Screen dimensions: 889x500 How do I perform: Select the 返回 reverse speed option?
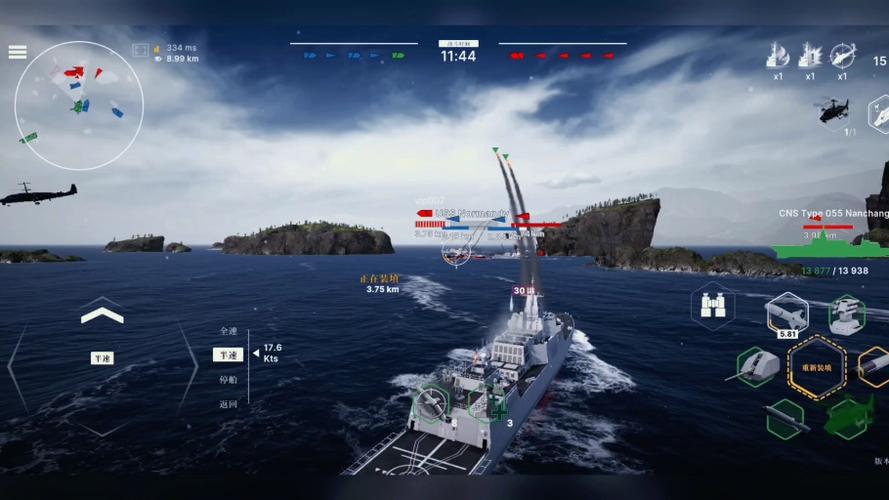coord(228,404)
